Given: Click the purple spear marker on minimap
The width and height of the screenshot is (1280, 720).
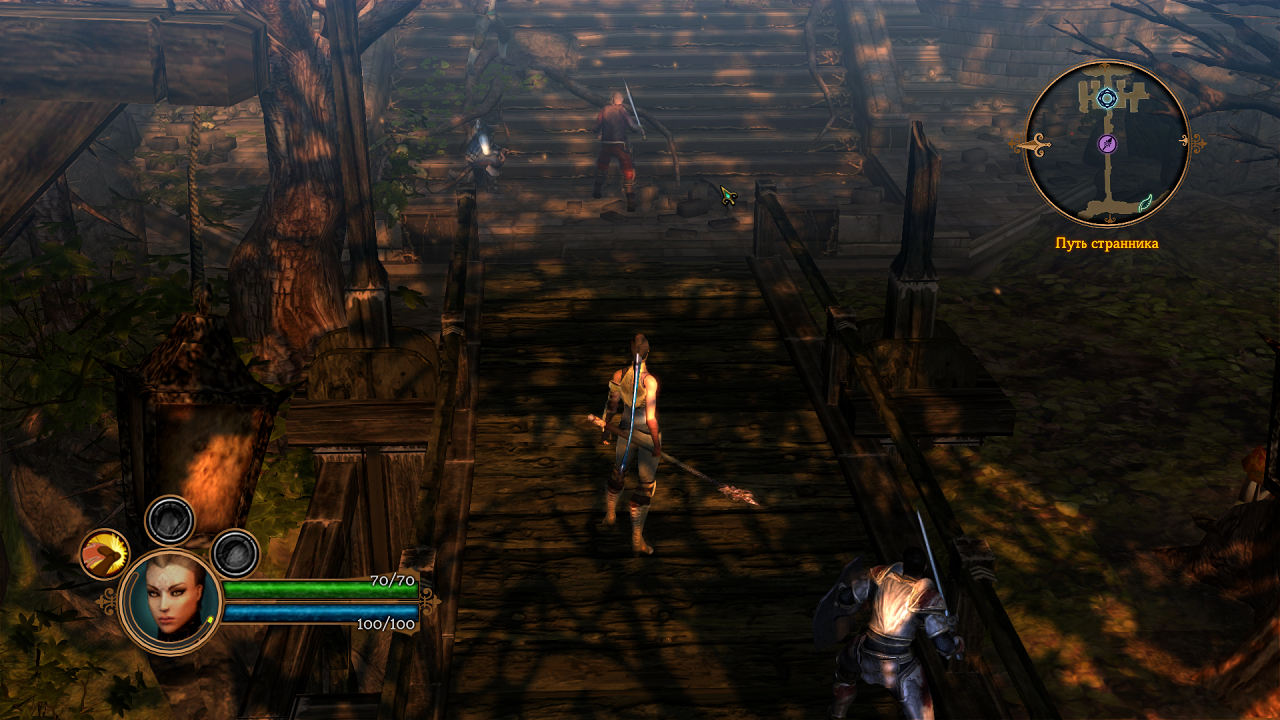Looking at the screenshot, I should coord(1107,144).
